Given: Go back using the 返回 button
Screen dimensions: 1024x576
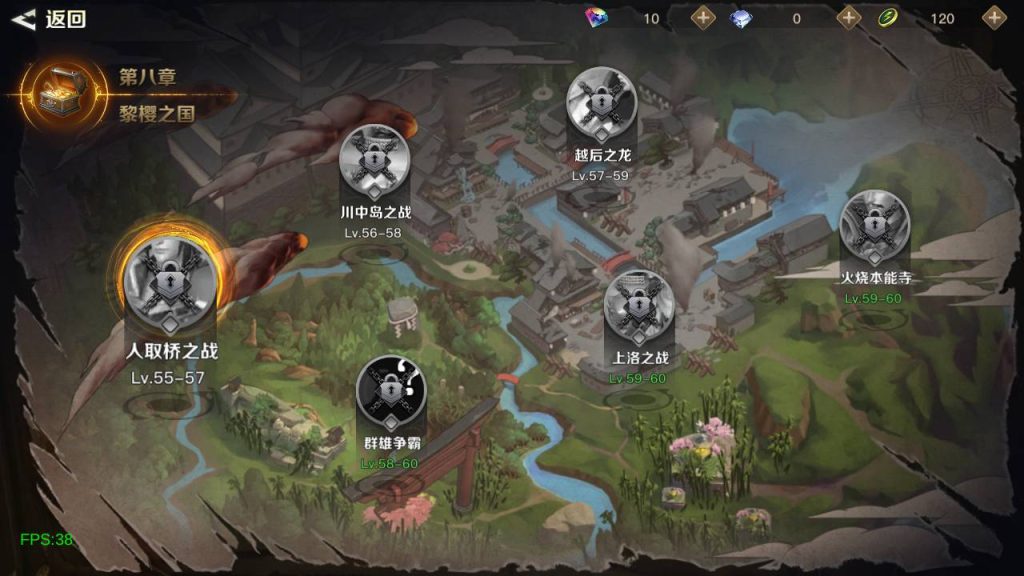Looking at the screenshot, I should 50,19.
